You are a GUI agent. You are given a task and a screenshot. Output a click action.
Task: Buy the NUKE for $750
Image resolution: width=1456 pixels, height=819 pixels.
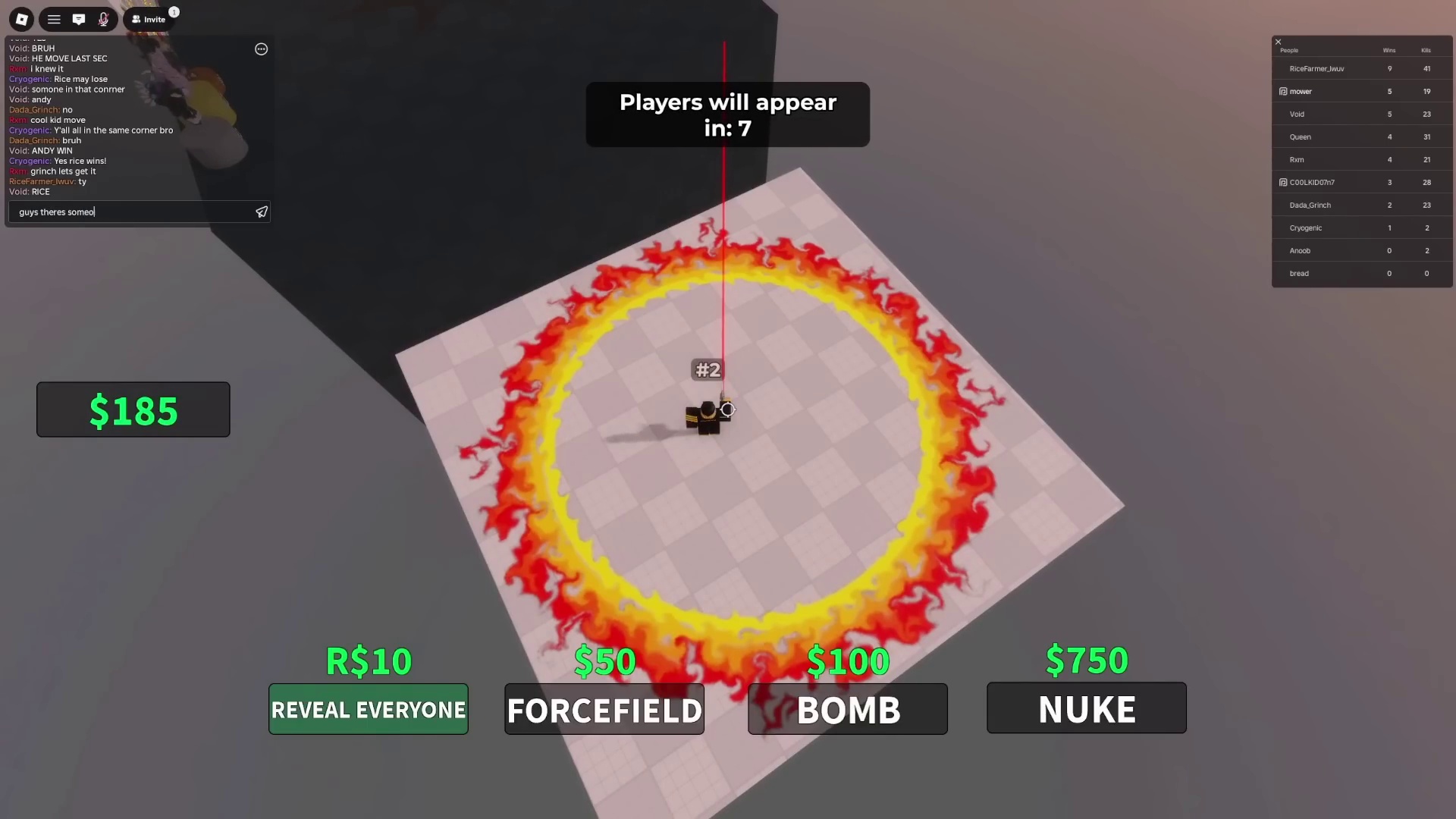1086,708
